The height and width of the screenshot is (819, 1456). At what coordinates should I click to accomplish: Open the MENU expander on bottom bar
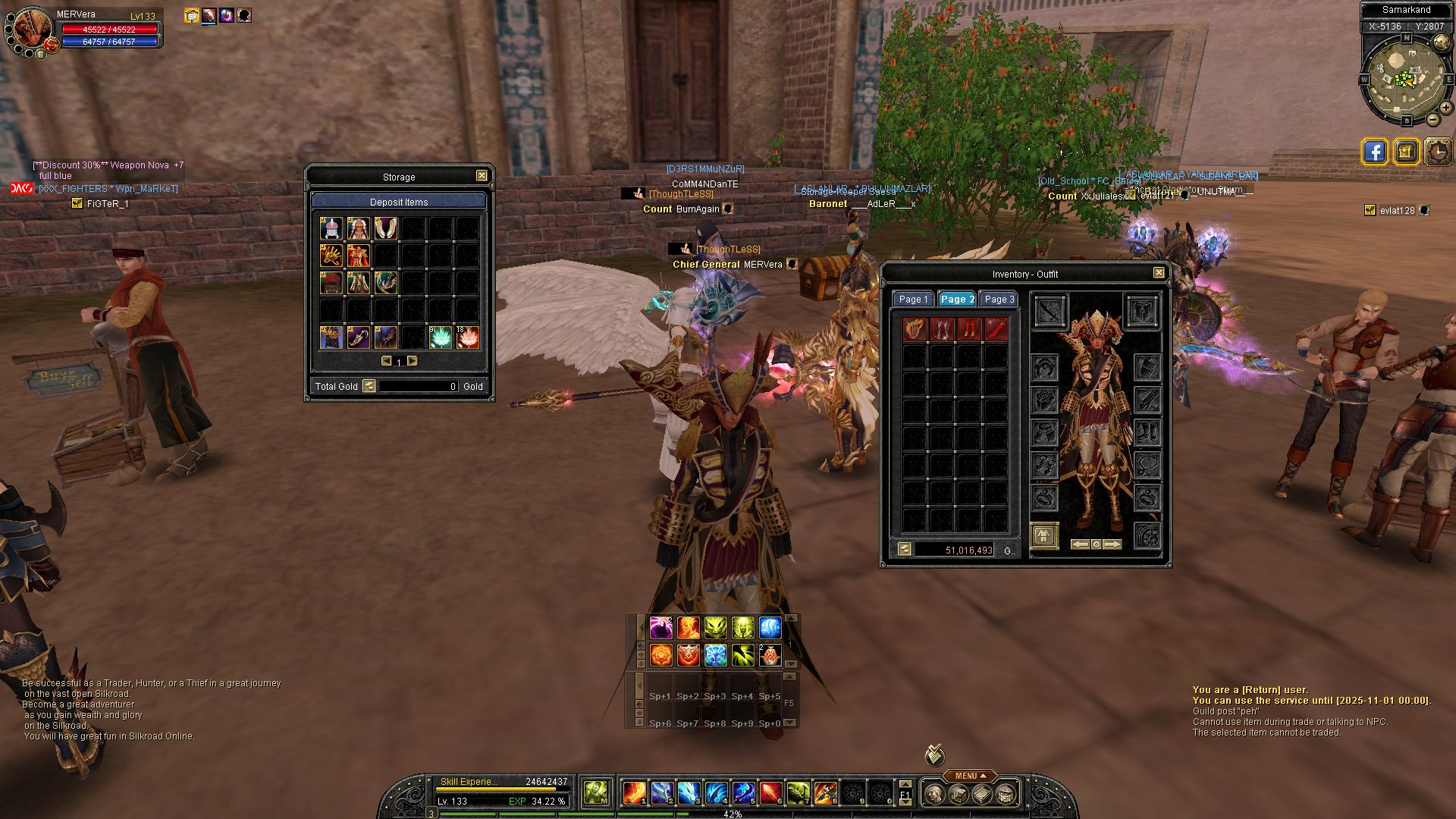[970, 776]
